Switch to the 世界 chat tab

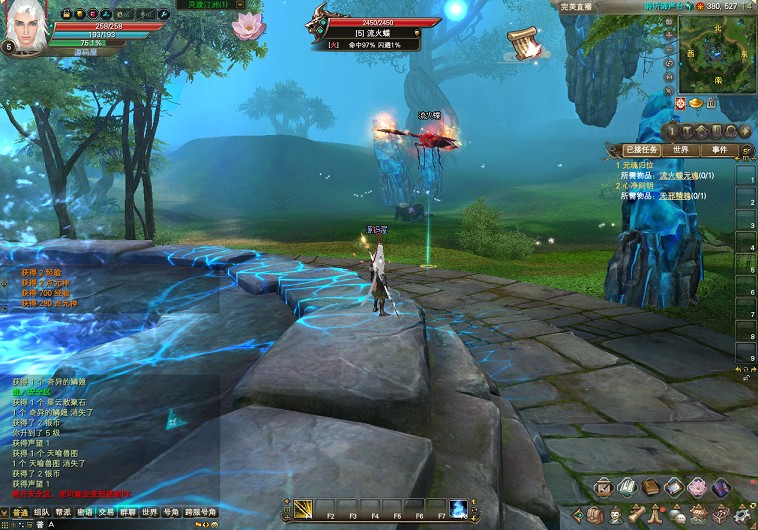point(149,512)
